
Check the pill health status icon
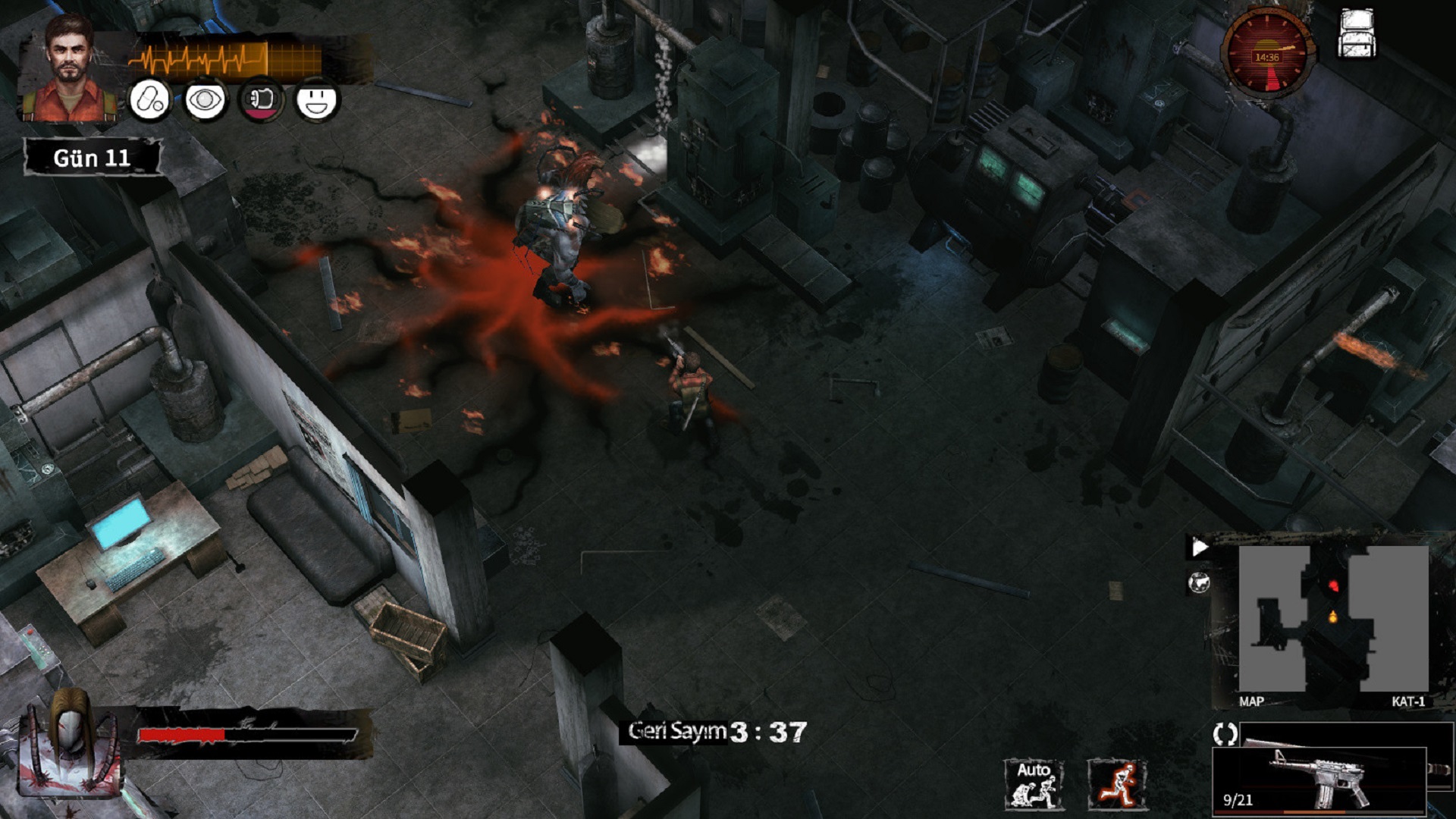coord(149,100)
